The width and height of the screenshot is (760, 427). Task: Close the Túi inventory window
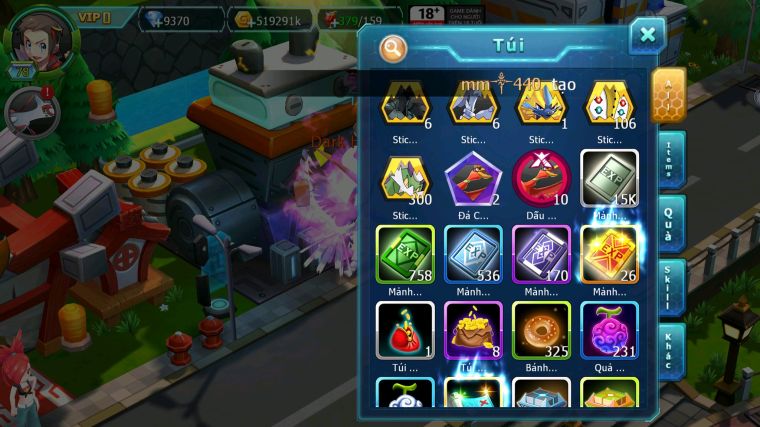point(647,36)
